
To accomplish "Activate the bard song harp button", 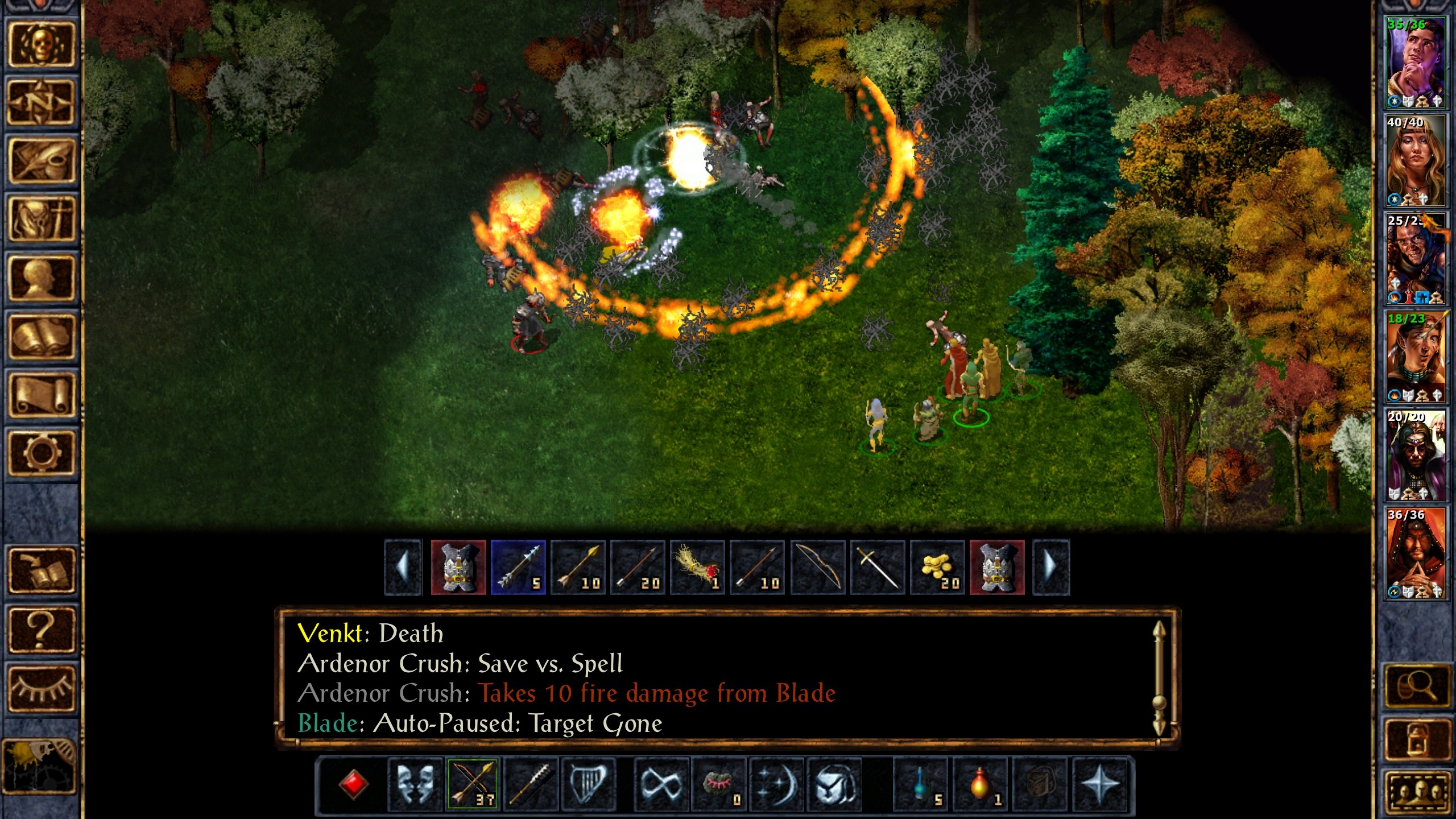I will pos(589,784).
